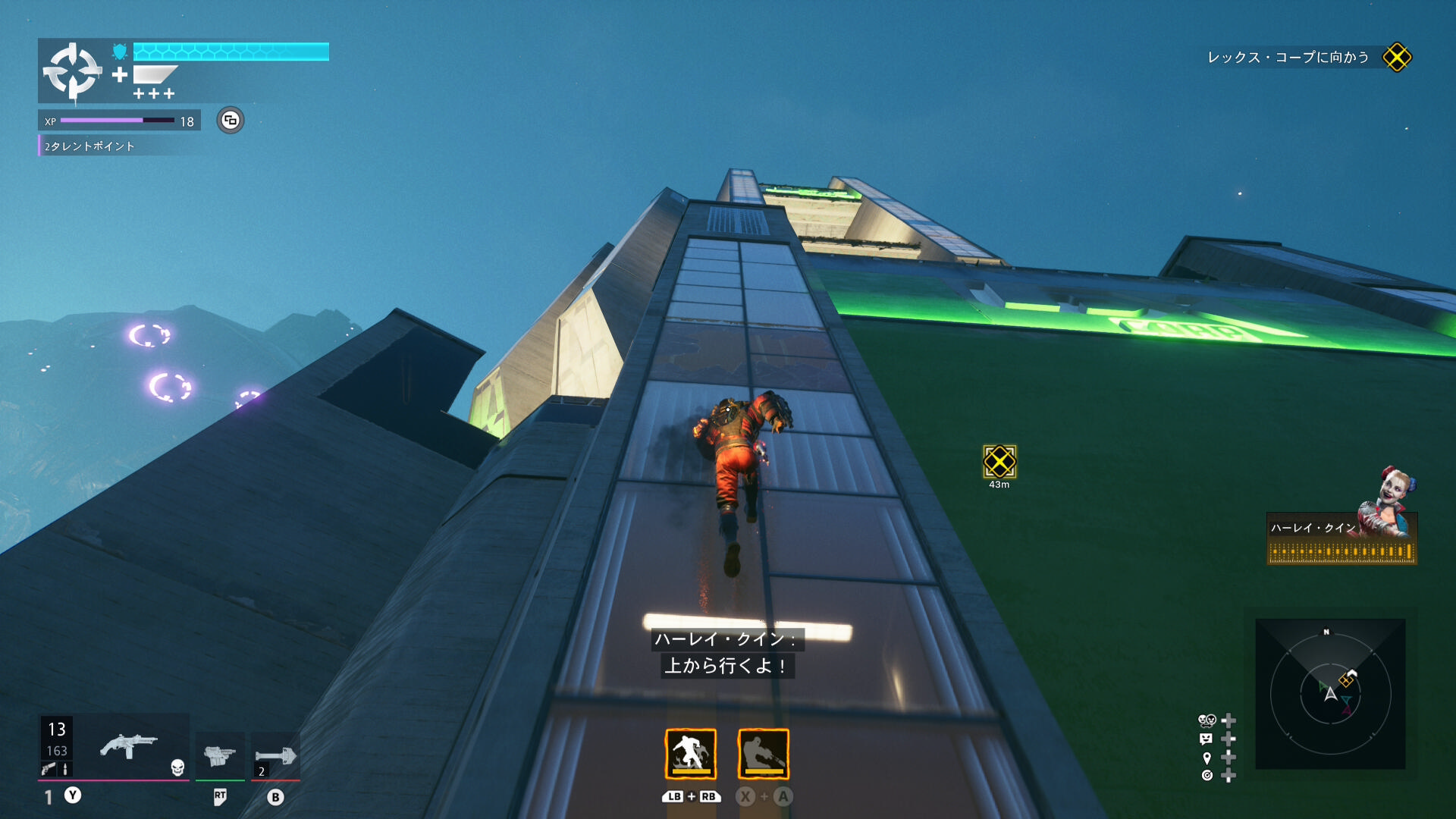The width and height of the screenshot is (1456, 819).
Task: Choose the secondary firearm slot
Action: [220, 755]
